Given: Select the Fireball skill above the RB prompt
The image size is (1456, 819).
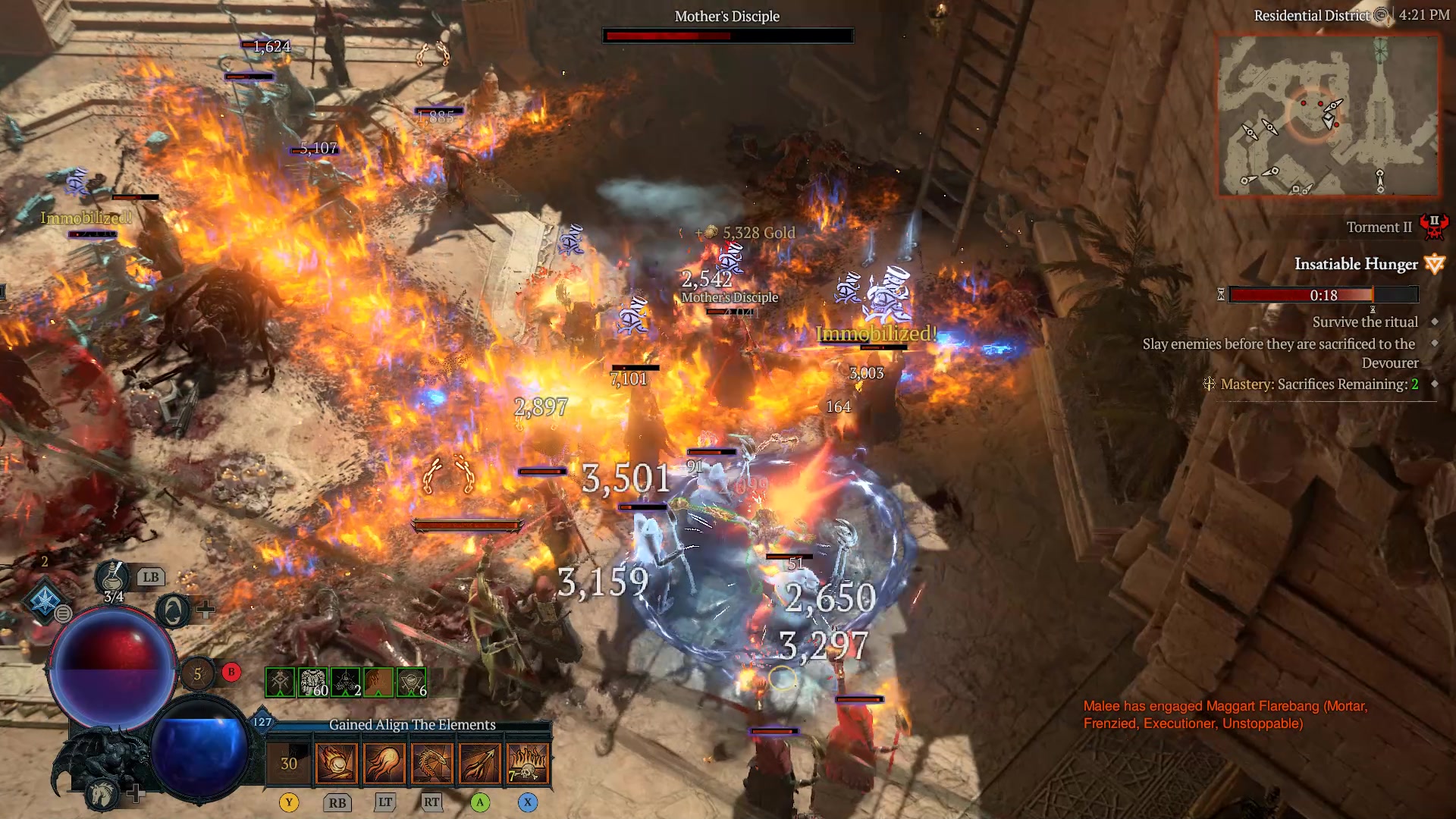Looking at the screenshot, I should click(337, 764).
